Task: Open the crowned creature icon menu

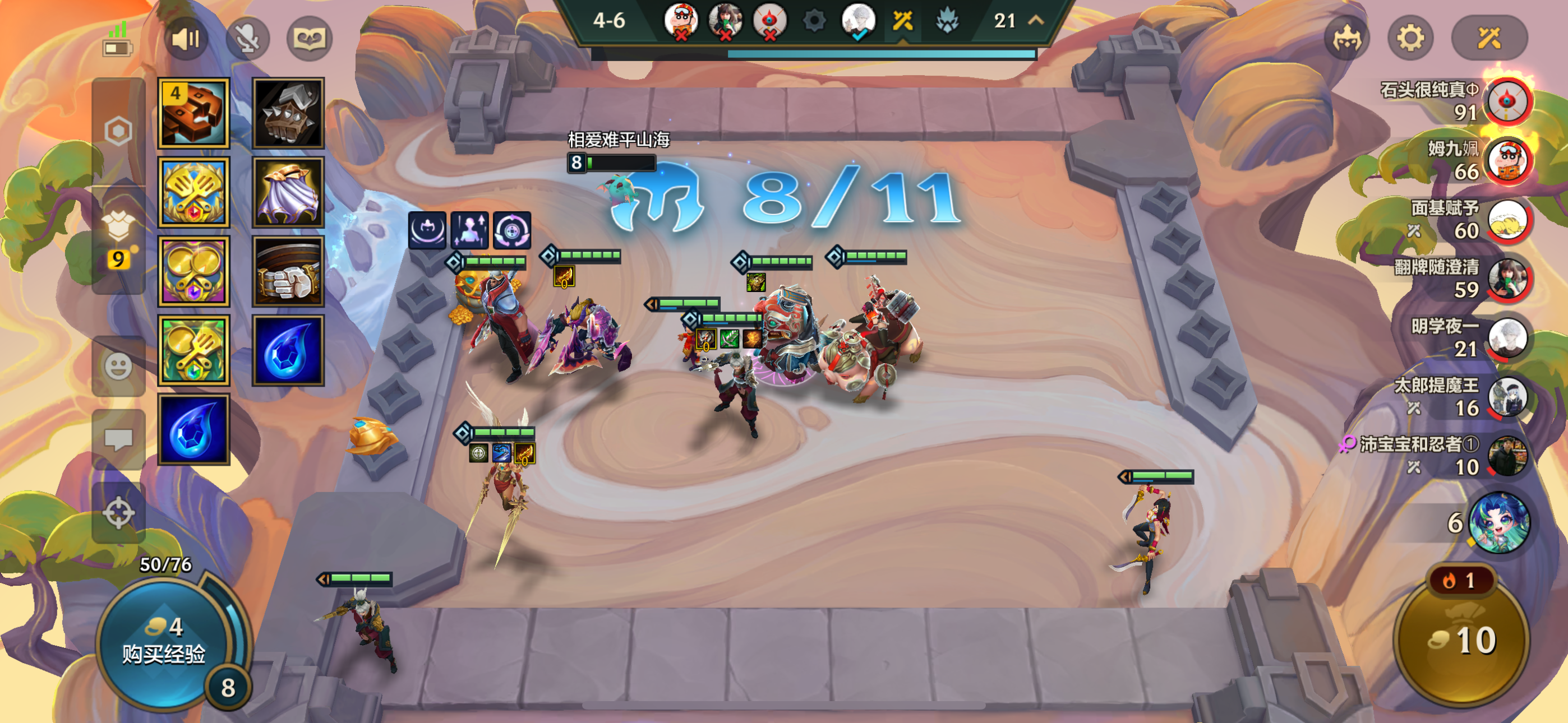Action: [1346, 39]
